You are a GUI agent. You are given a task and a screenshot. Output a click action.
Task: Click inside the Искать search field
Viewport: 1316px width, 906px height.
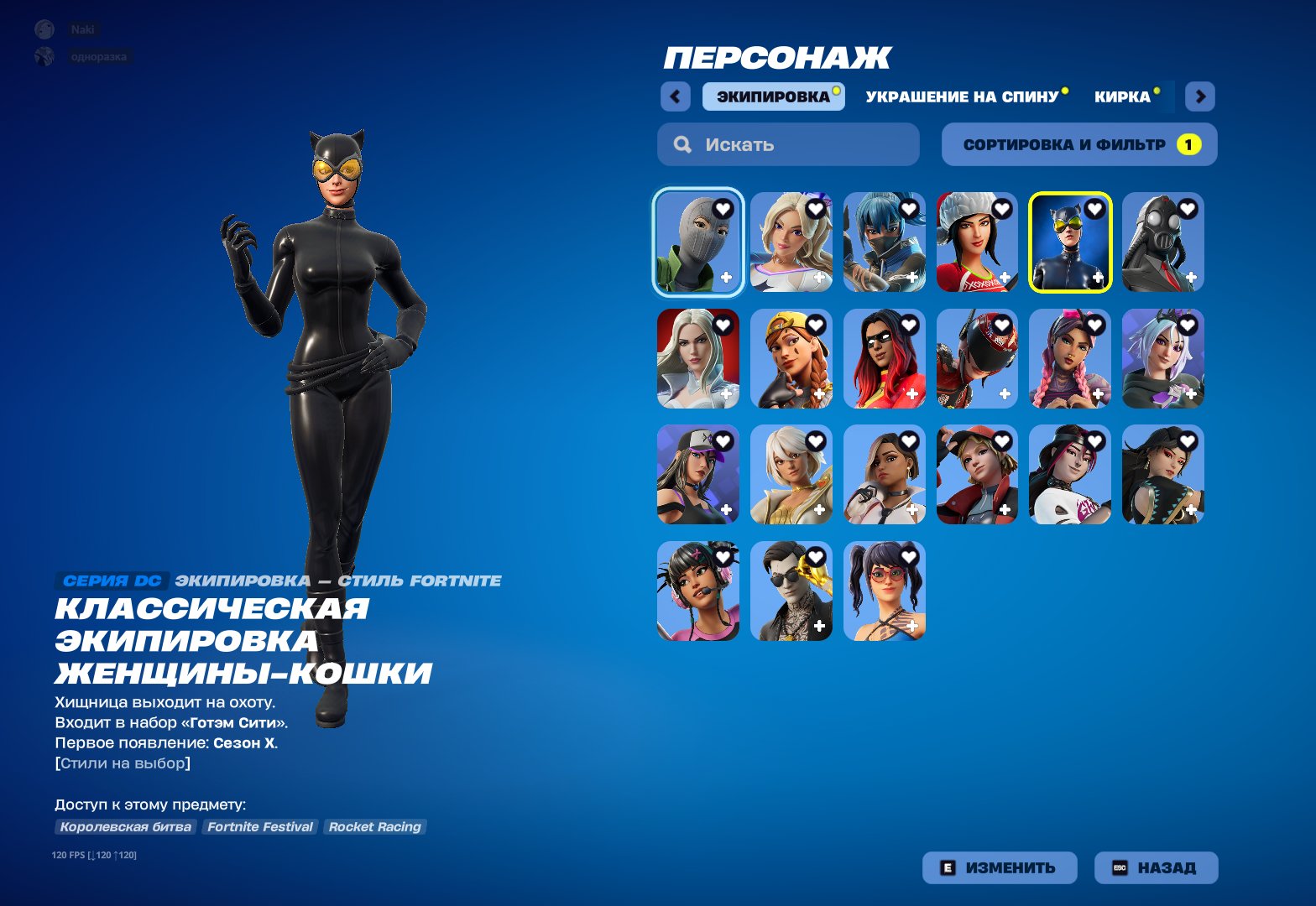(x=787, y=144)
